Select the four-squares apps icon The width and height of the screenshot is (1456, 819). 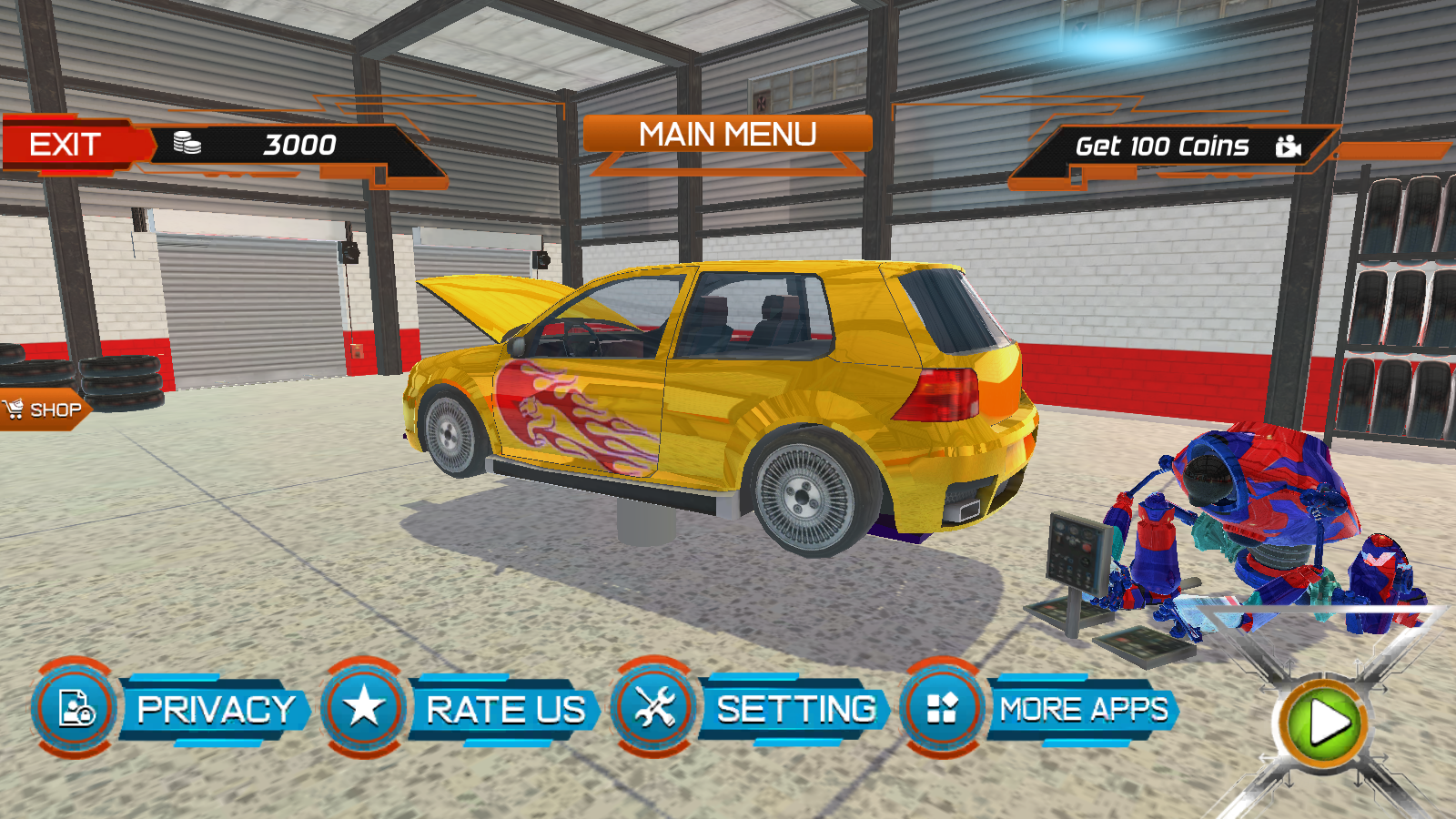point(942,708)
